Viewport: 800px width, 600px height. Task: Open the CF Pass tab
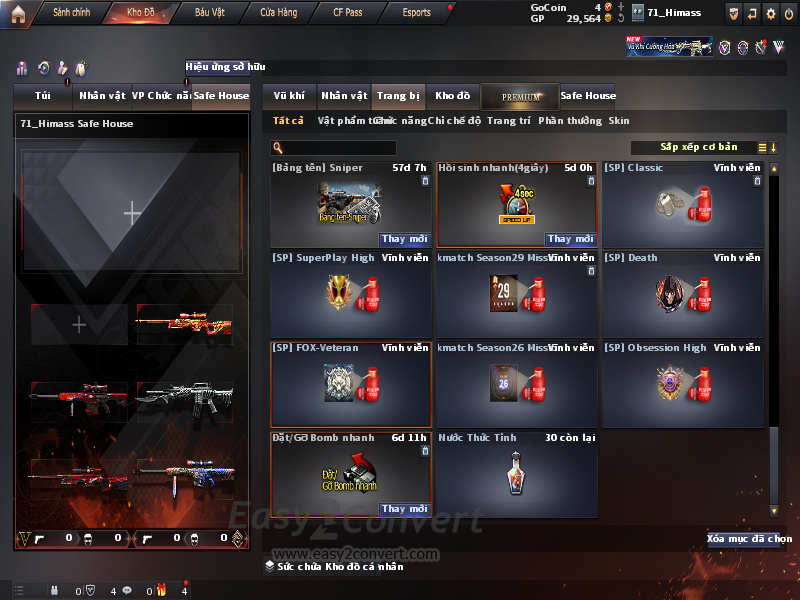[348, 13]
